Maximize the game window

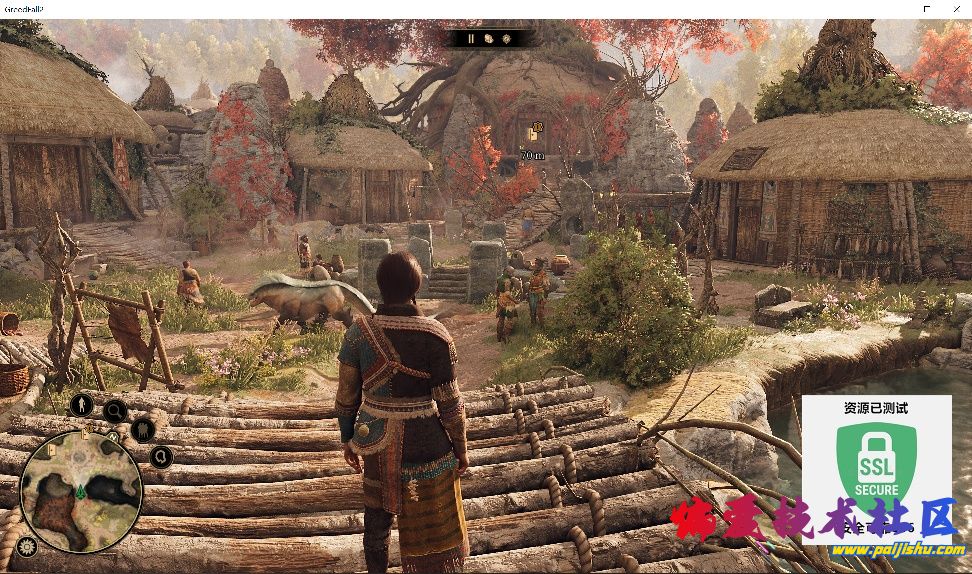(x=927, y=8)
